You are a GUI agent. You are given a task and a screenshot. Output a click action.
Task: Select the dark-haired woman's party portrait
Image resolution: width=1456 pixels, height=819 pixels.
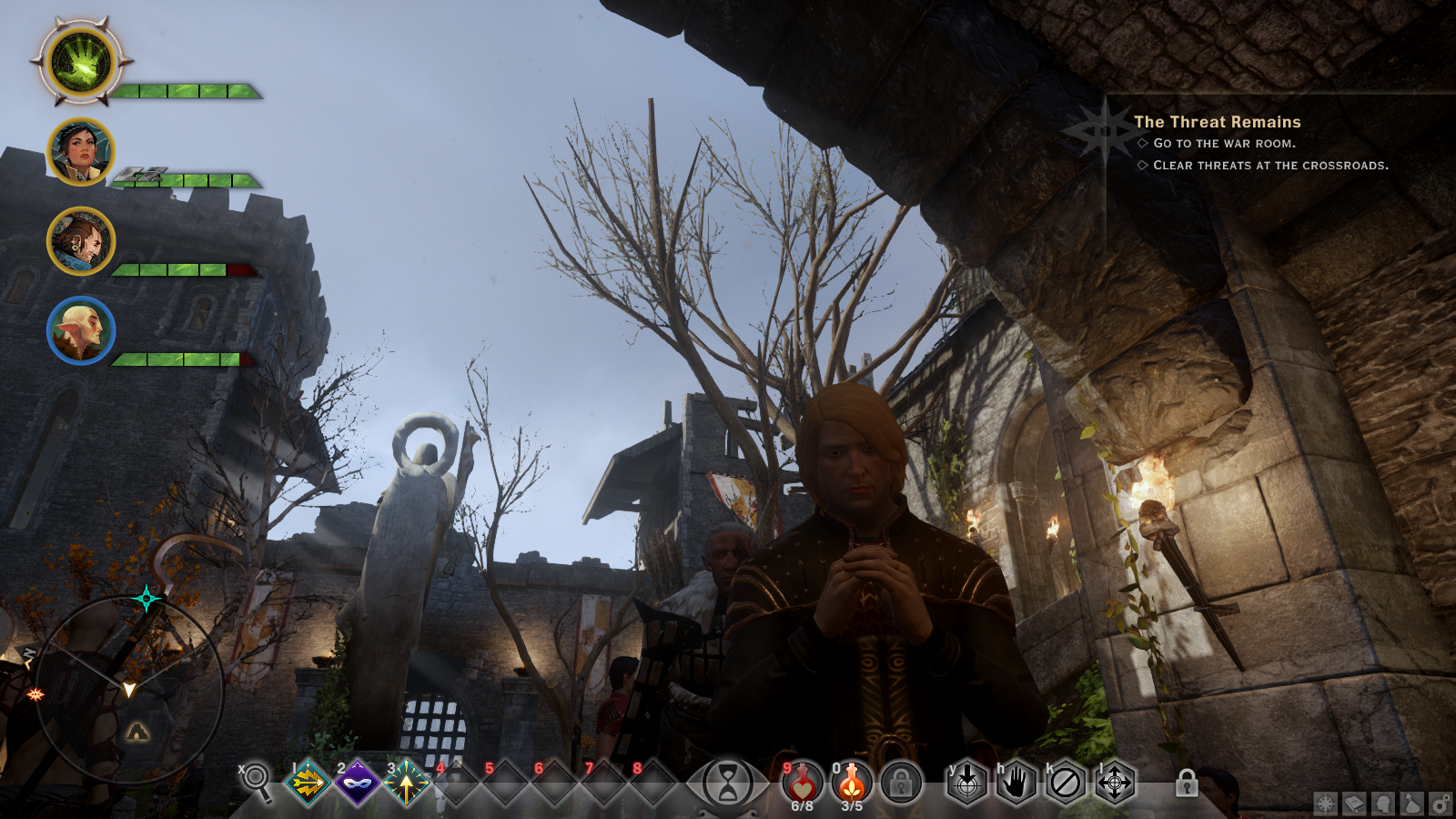pyautogui.click(x=81, y=152)
